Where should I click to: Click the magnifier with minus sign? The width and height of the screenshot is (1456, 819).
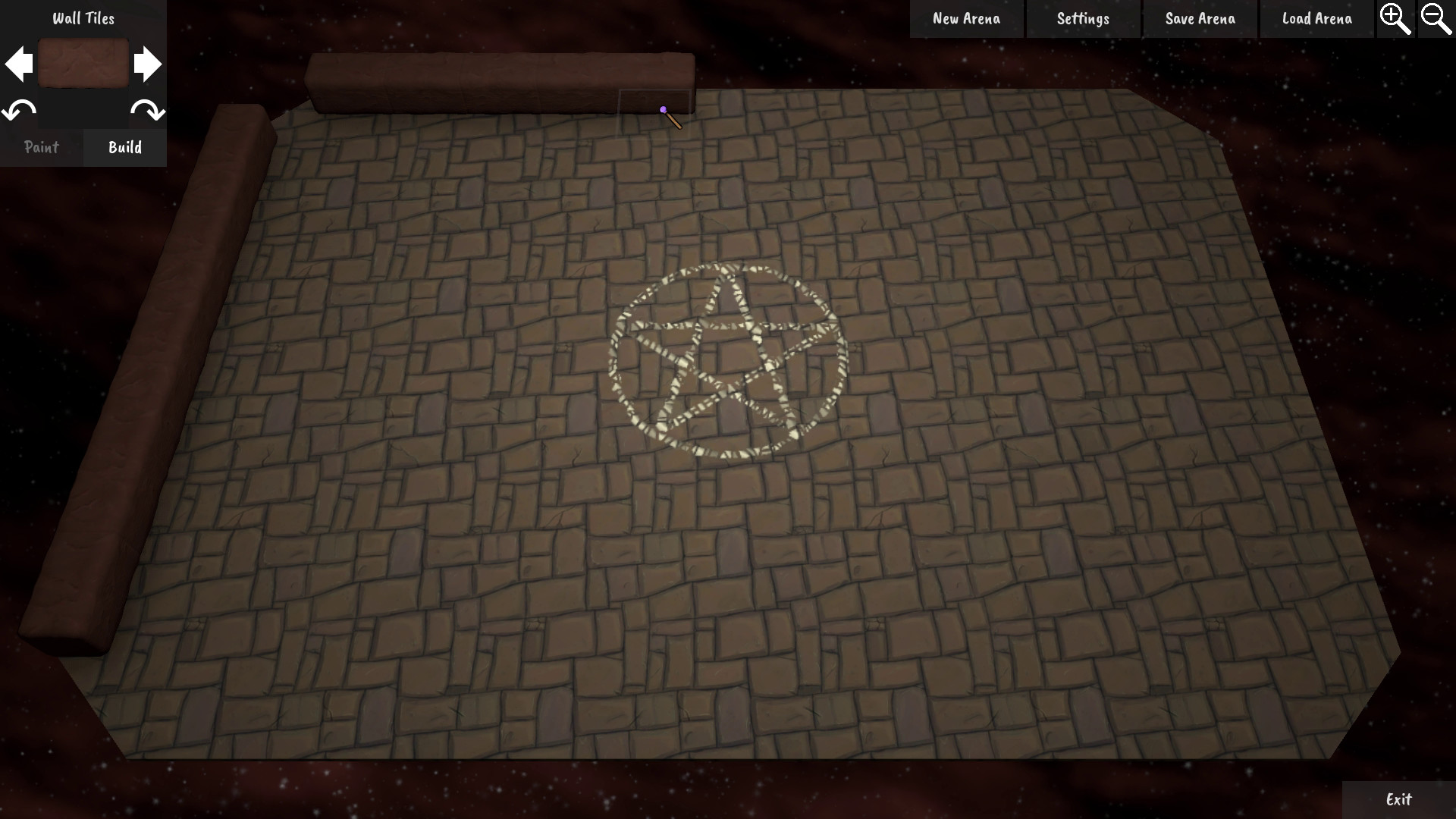pyautogui.click(x=1437, y=18)
